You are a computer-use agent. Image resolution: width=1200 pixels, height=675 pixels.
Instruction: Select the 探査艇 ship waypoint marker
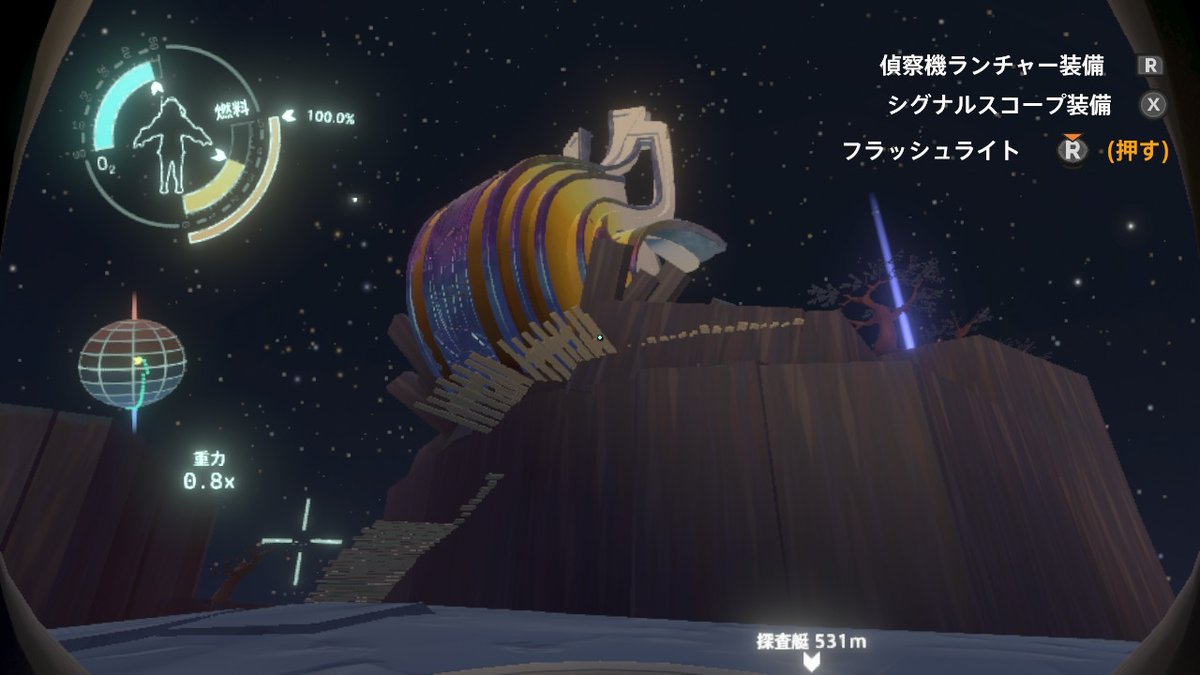point(811,660)
